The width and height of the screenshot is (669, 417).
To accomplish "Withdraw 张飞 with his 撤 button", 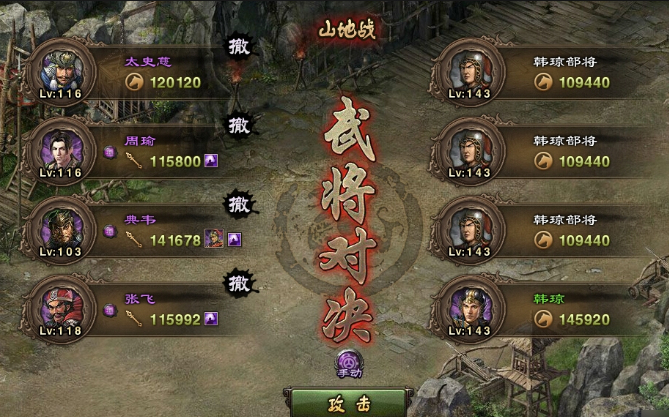I will click(x=239, y=281).
